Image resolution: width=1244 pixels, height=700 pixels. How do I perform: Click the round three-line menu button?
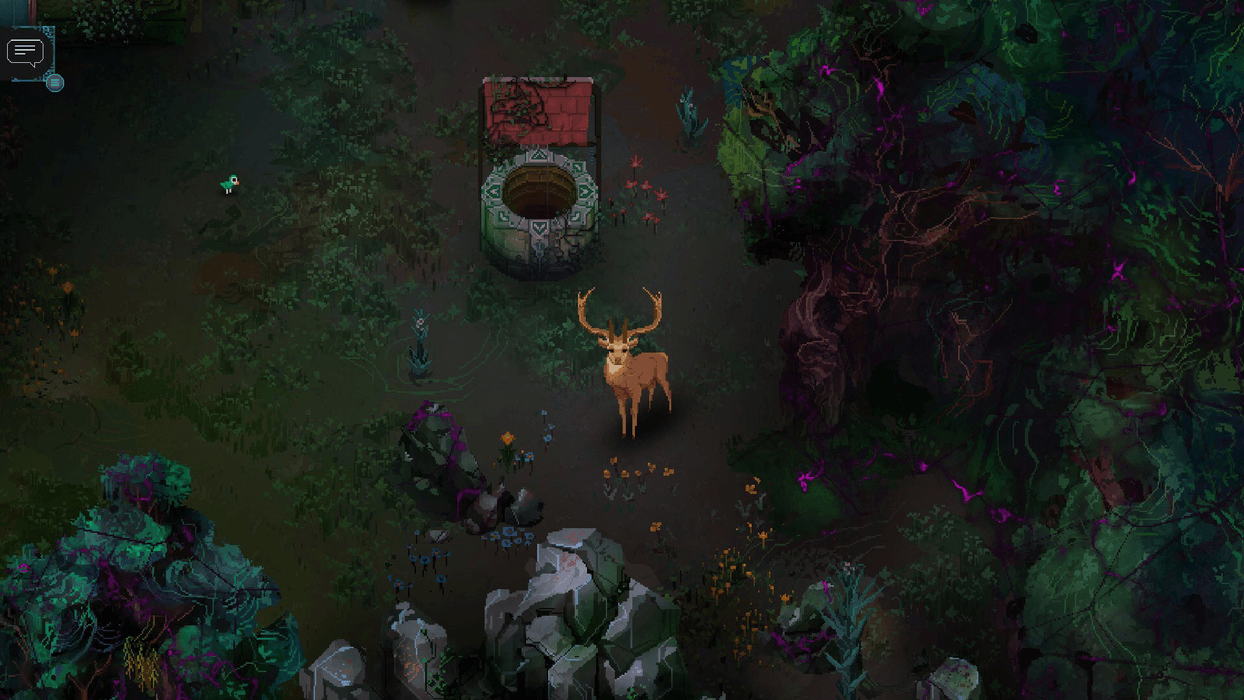coord(55,83)
